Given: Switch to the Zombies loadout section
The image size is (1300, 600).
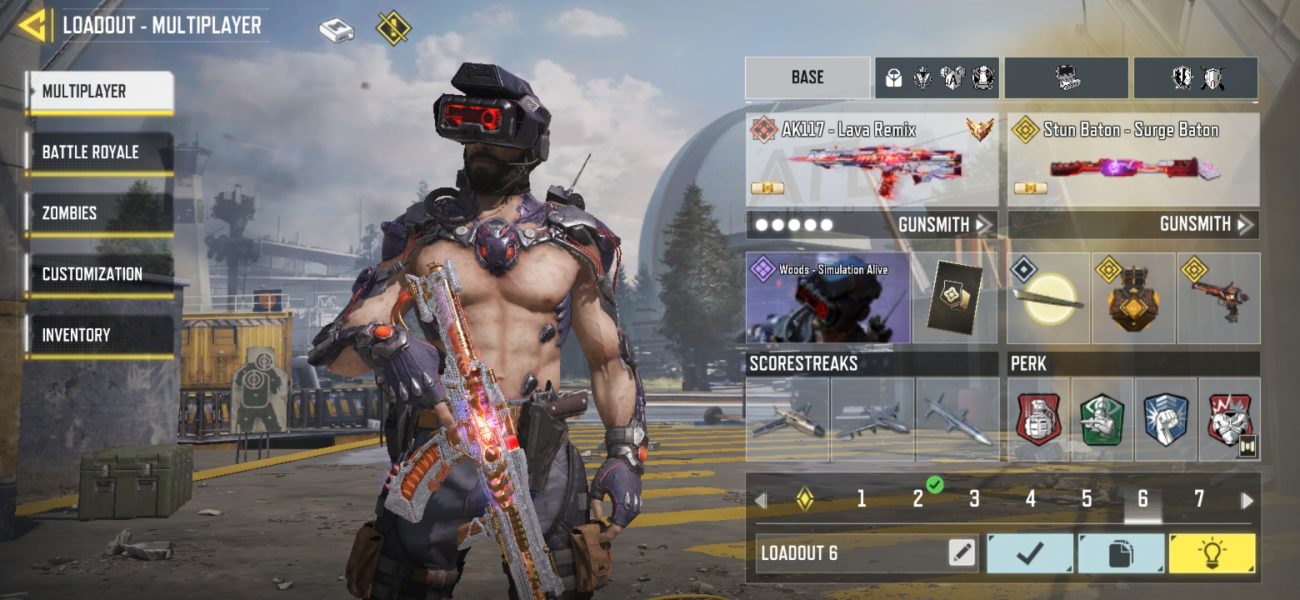Looking at the screenshot, I should 99,214.
